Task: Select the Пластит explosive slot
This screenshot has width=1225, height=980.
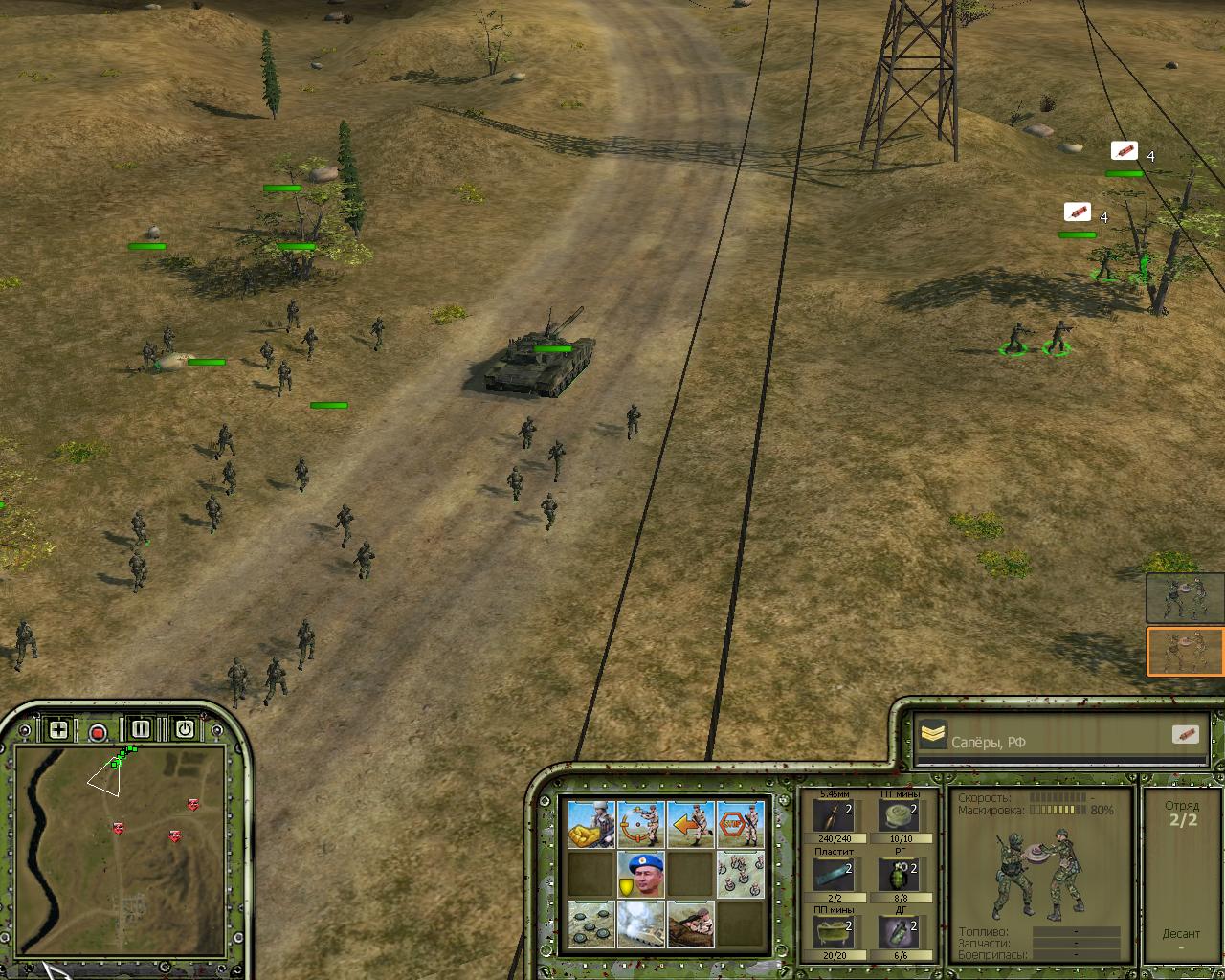Action: 832,875
